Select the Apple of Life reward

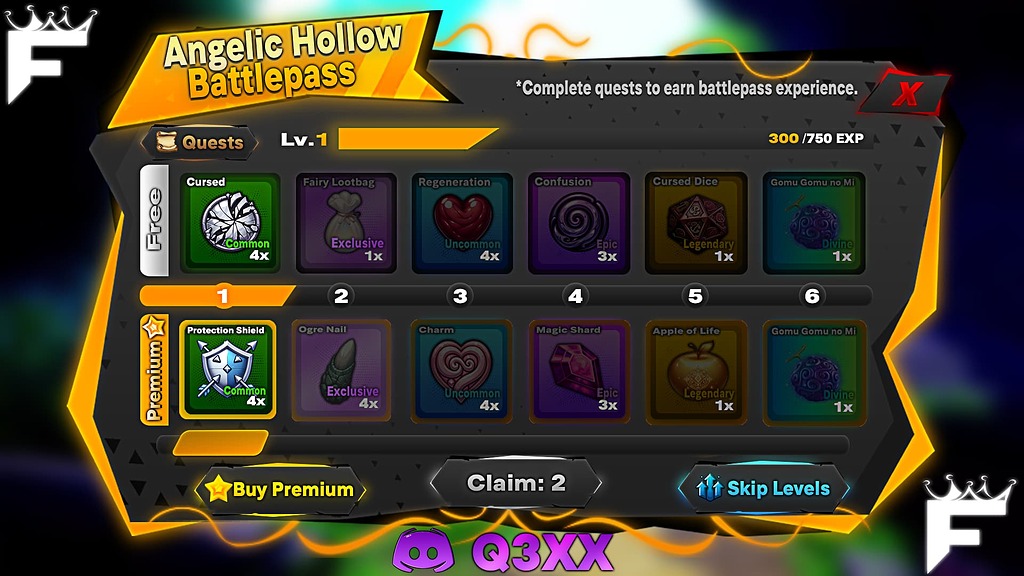tap(696, 370)
